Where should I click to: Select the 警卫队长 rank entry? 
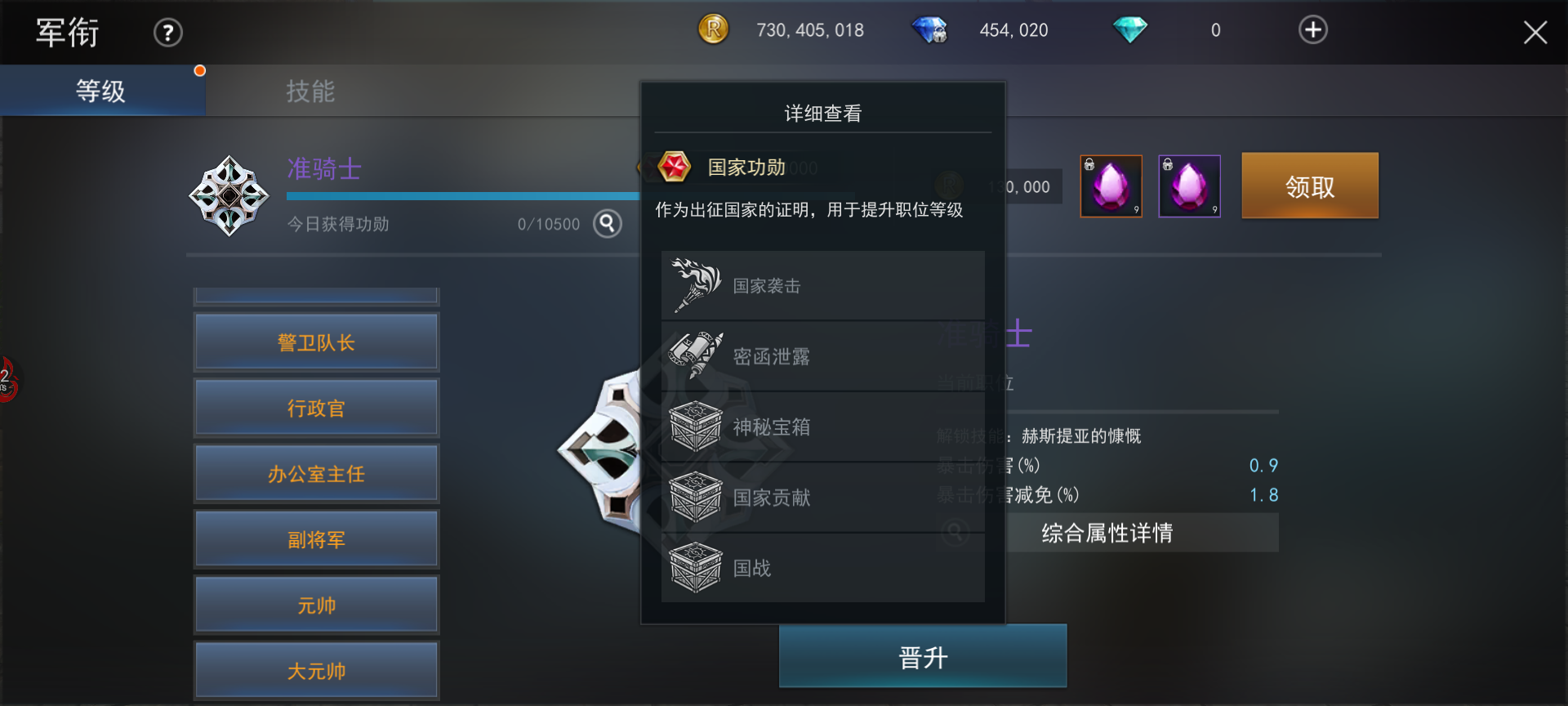316,342
